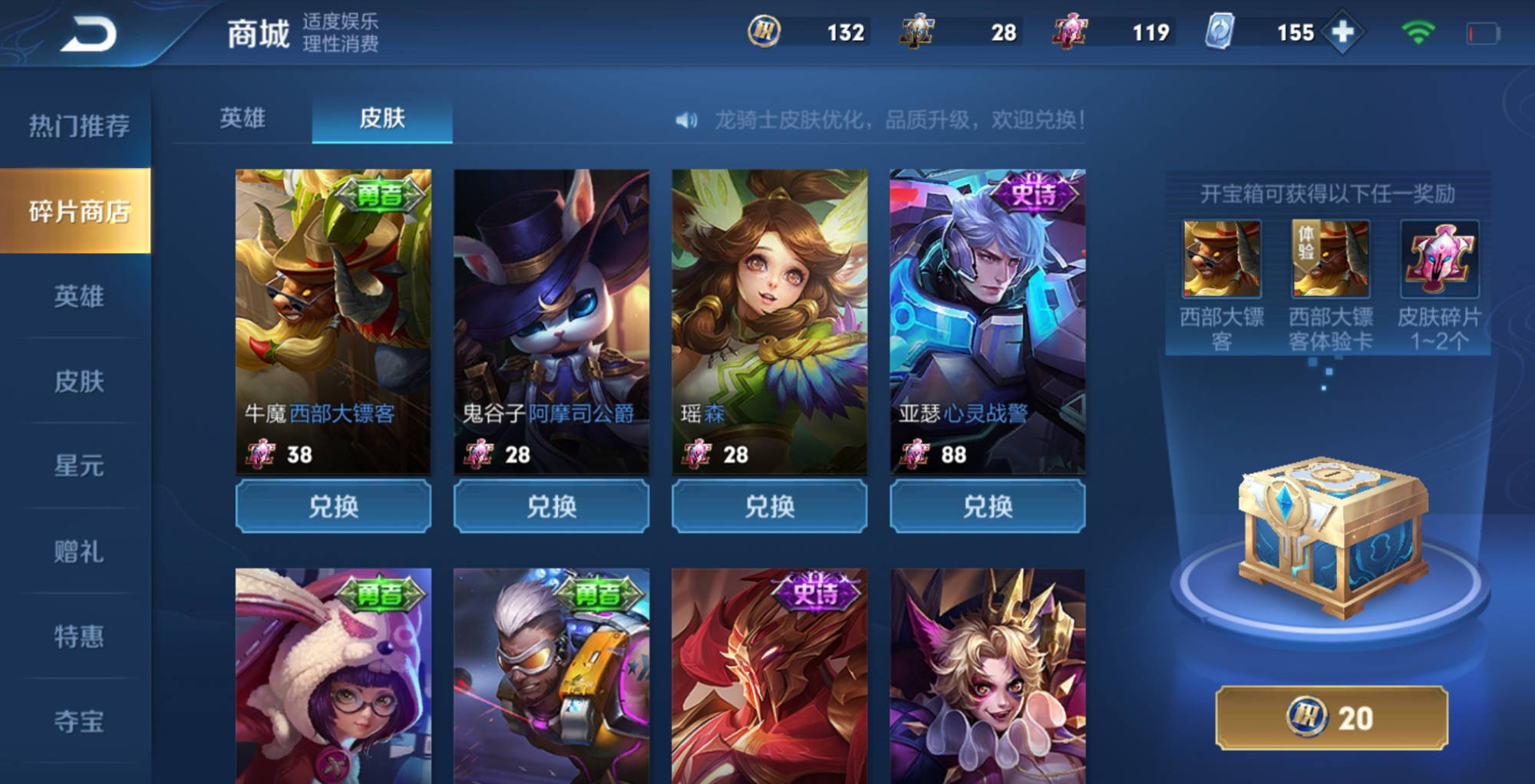Buy the treasure chest for 20 coins
Screen dimensions: 1535x784
point(1332,718)
